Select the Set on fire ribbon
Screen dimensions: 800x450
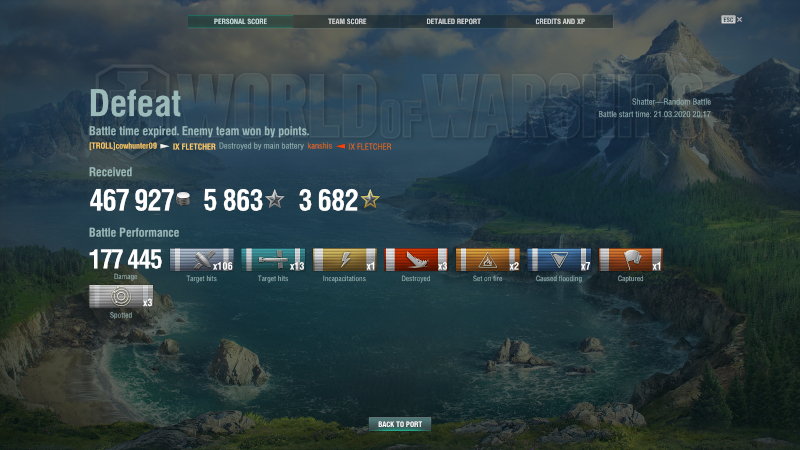pyautogui.click(x=487, y=261)
